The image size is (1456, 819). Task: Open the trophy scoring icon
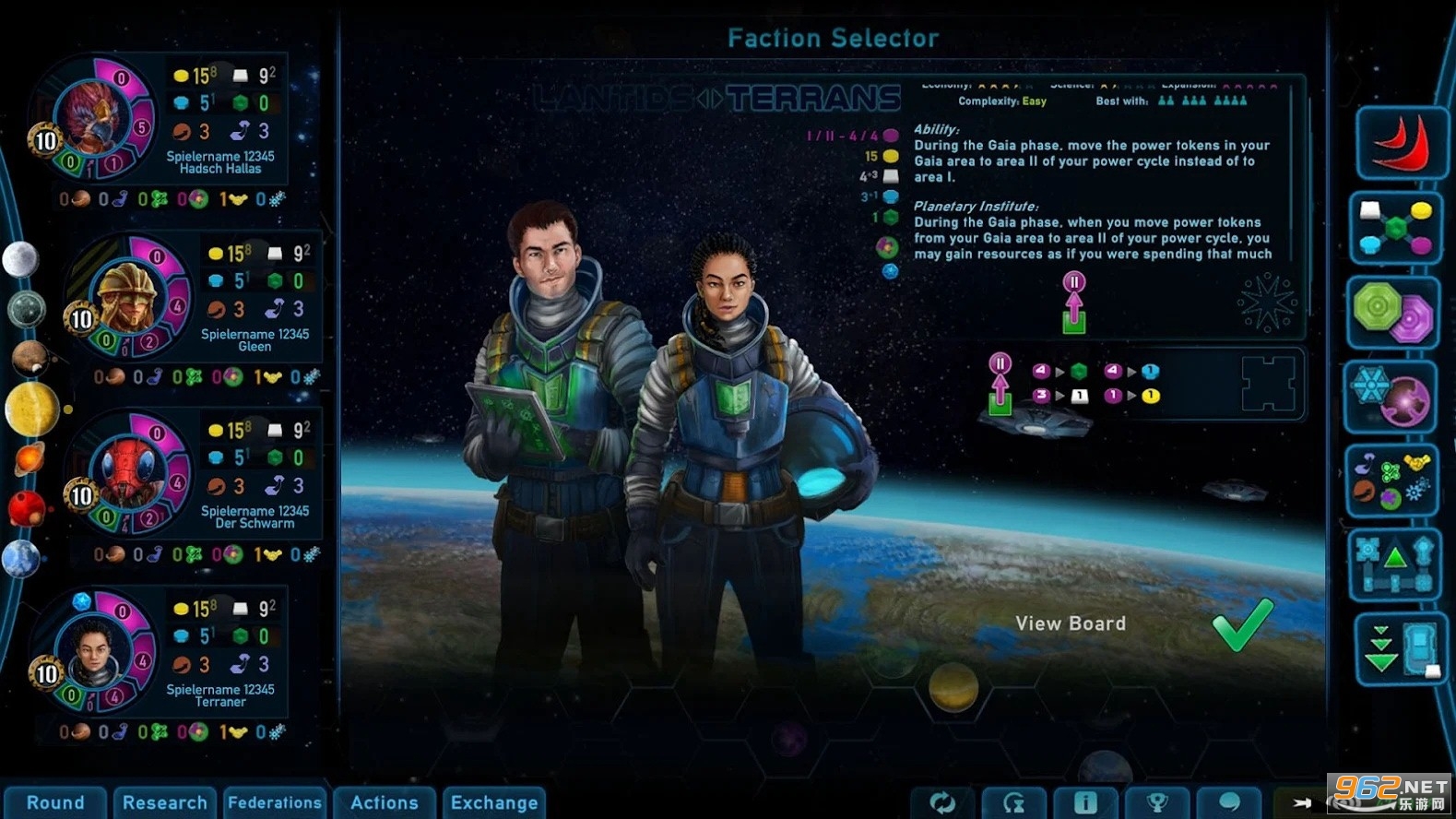1156,802
